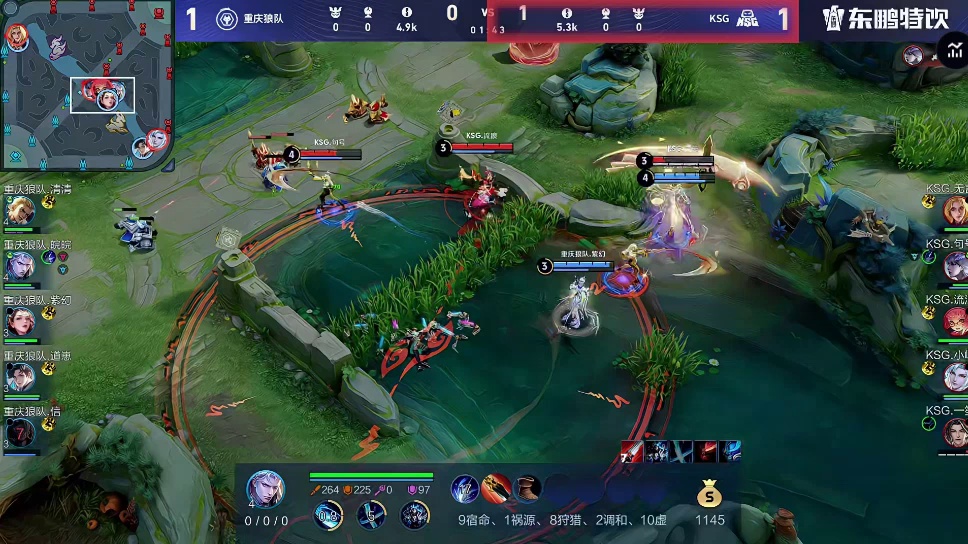
Task: Click the KSG team logo in scoreboard
Action: 747,19
